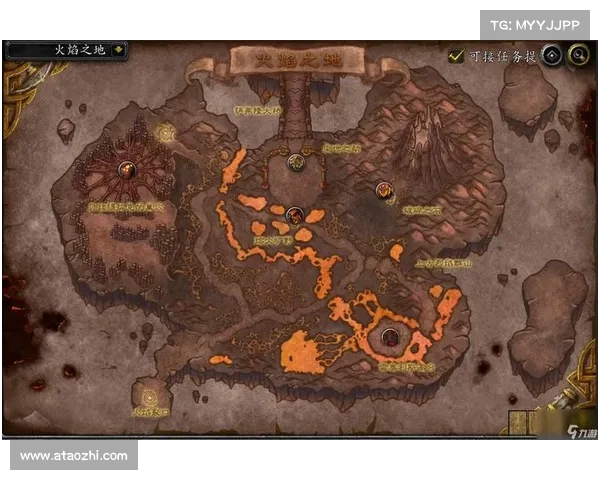Select the boss marker inside the lava ring
This screenshot has height=480, width=600.
click(389, 337)
